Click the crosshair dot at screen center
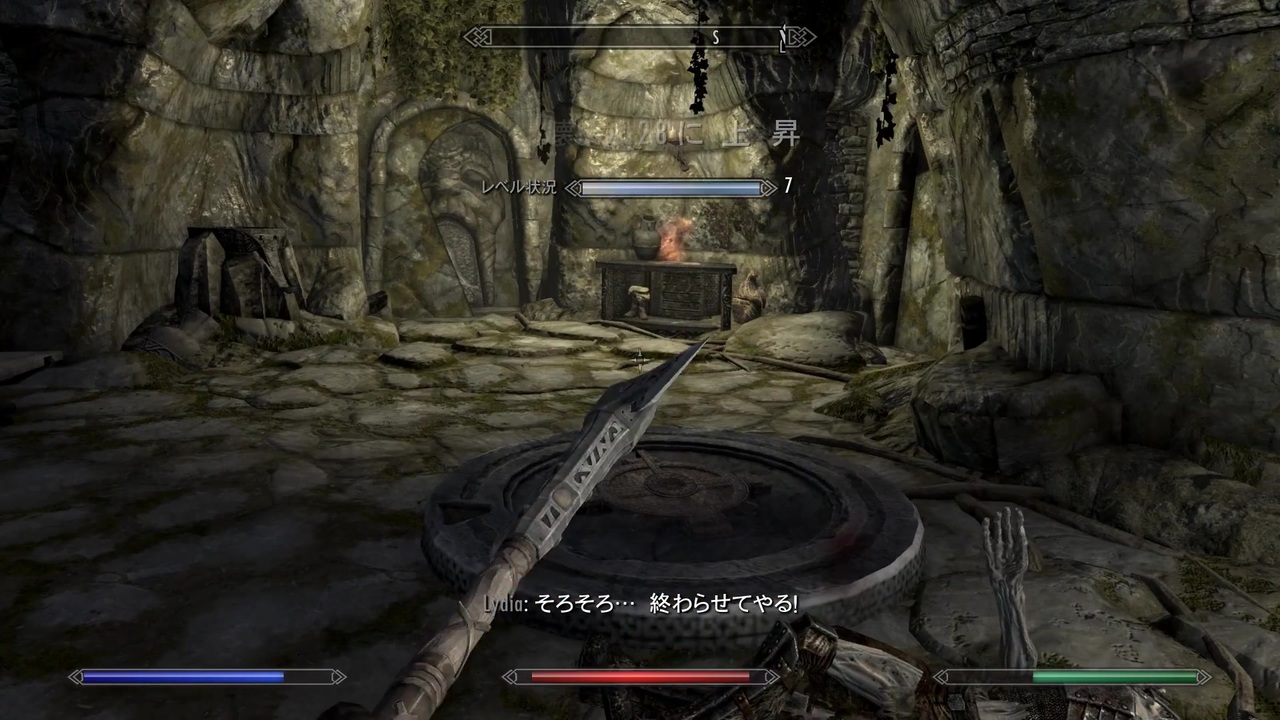The width and height of the screenshot is (1280, 720). click(640, 360)
